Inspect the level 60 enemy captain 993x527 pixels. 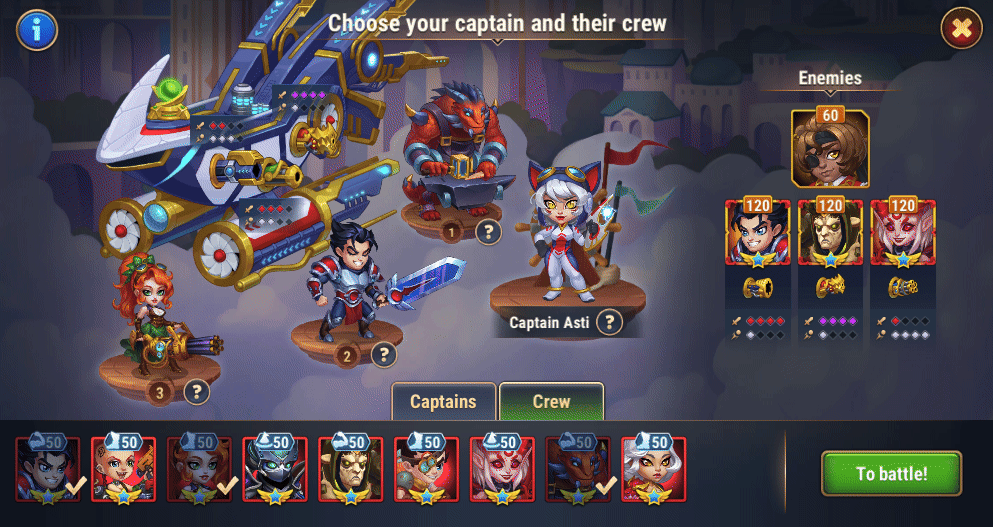[830, 148]
